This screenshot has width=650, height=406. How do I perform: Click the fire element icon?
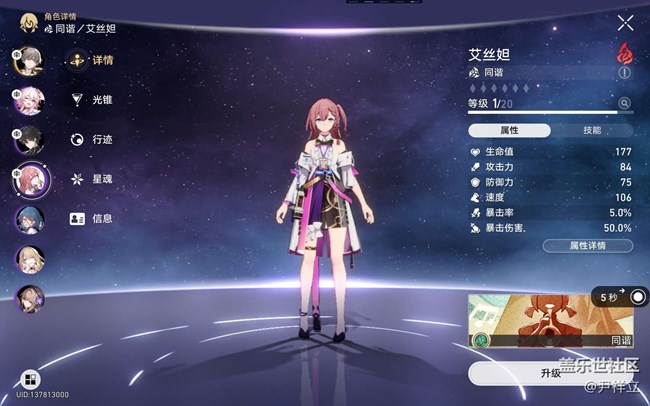click(625, 52)
